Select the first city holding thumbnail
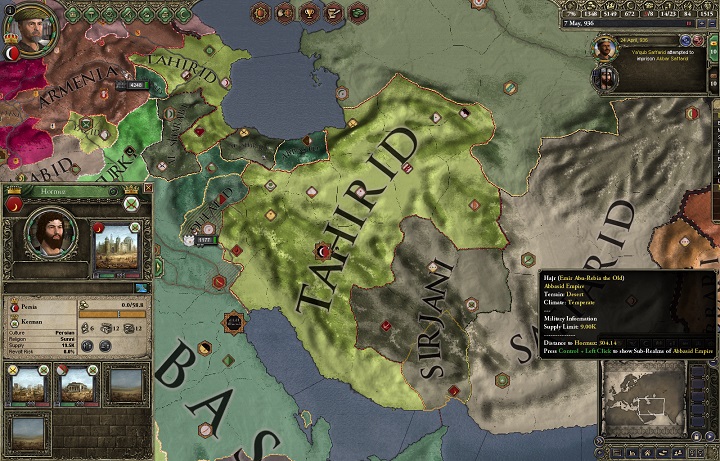 (x=27, y=383)
